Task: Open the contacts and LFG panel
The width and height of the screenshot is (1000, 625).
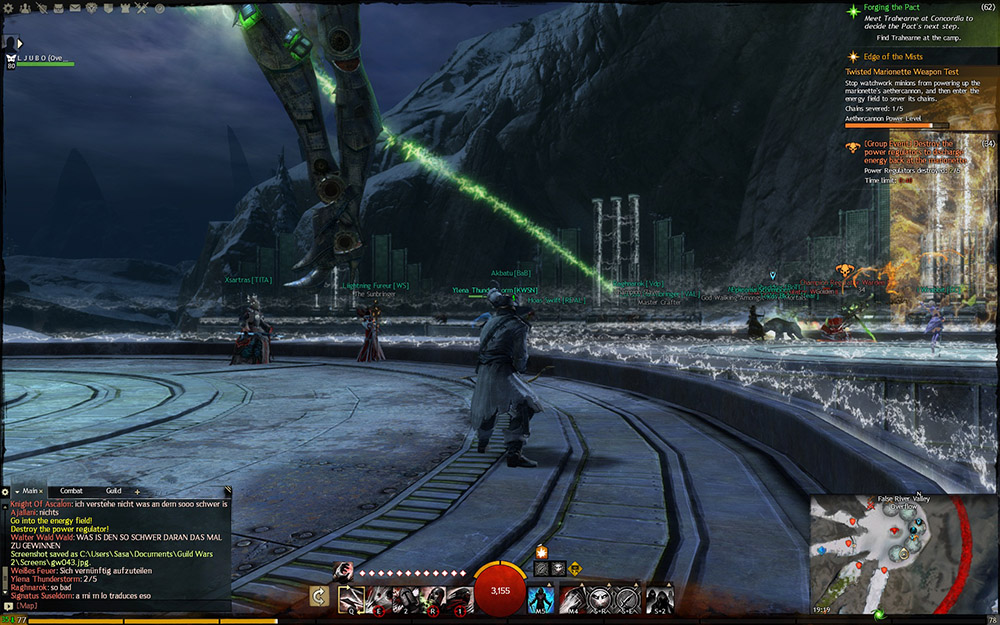Action: click(27, 9)
